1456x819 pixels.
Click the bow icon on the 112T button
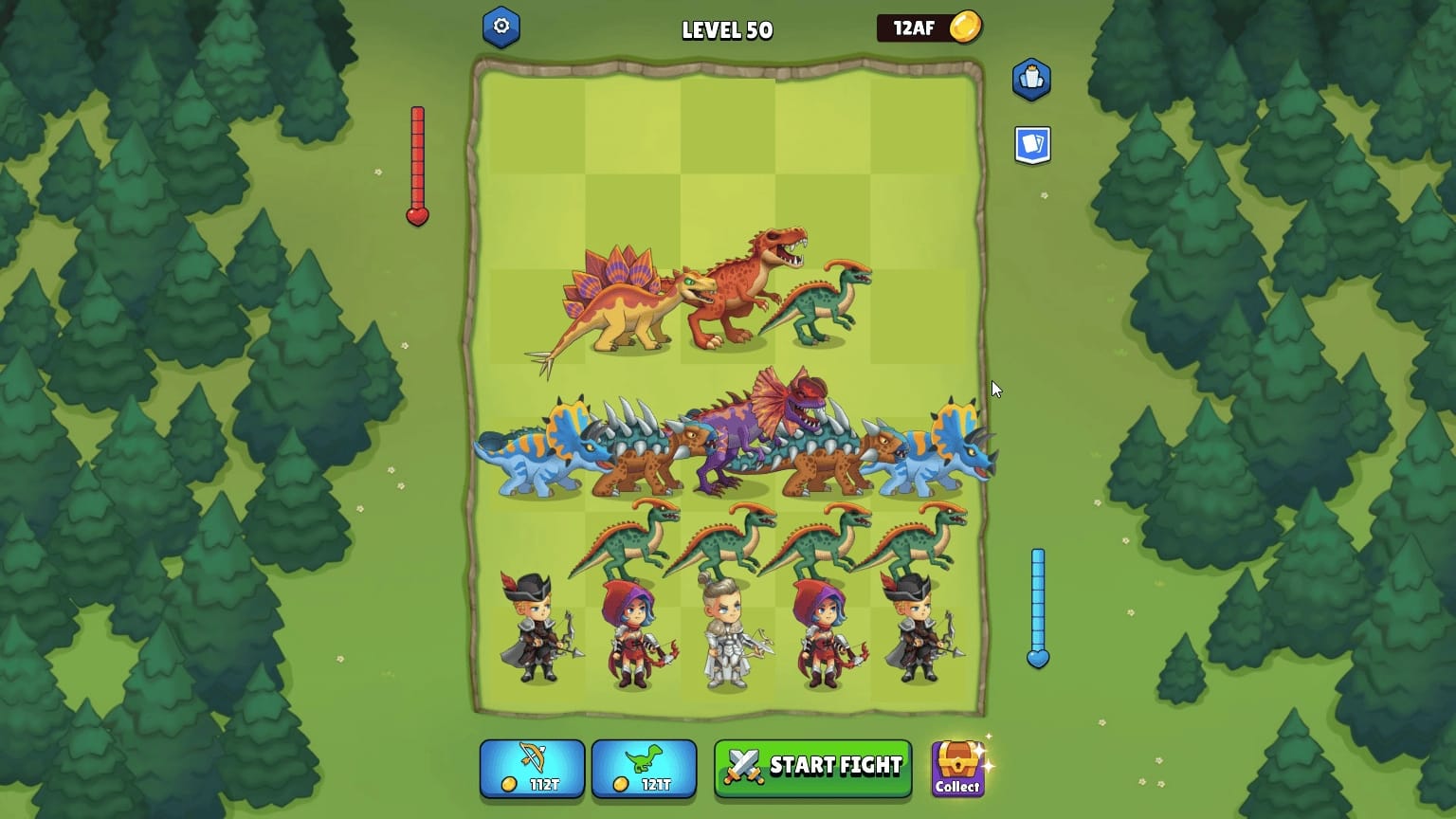pyautogui.click(x=532, y=756)
